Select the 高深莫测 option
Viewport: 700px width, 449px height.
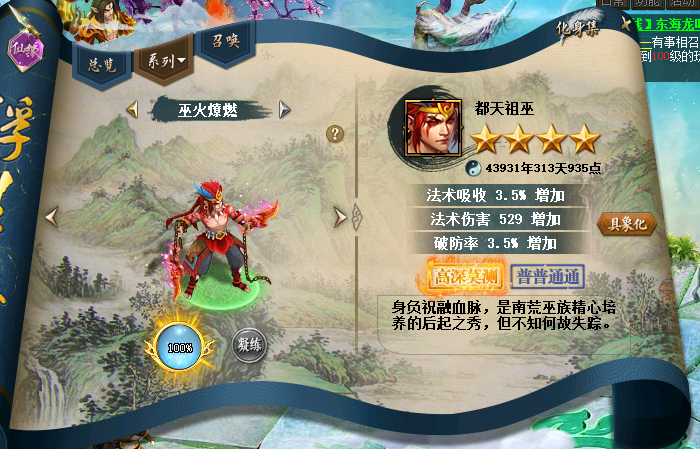463,275
